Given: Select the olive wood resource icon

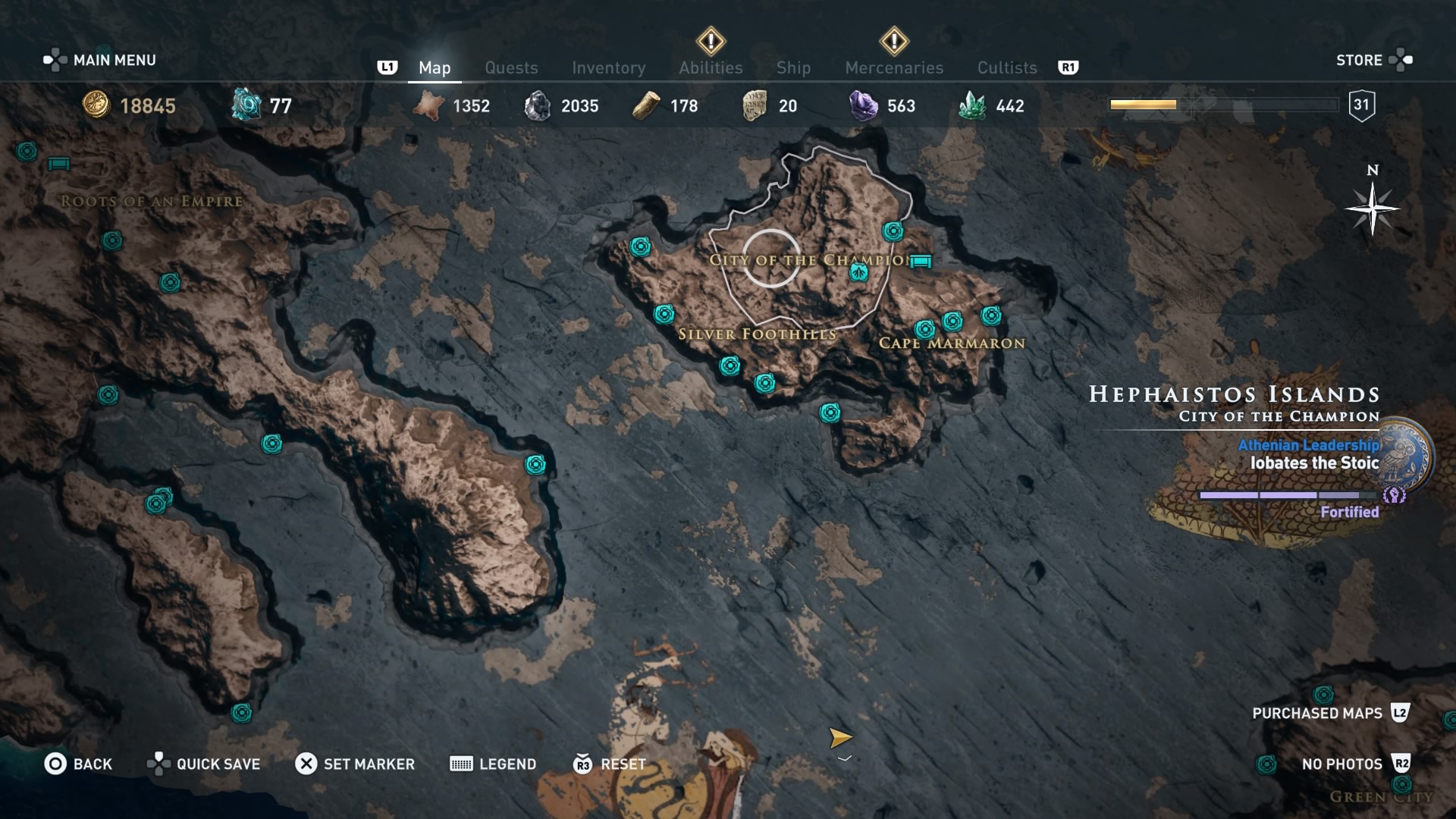Looking at the screenshot, I should [x=645, y=105].
